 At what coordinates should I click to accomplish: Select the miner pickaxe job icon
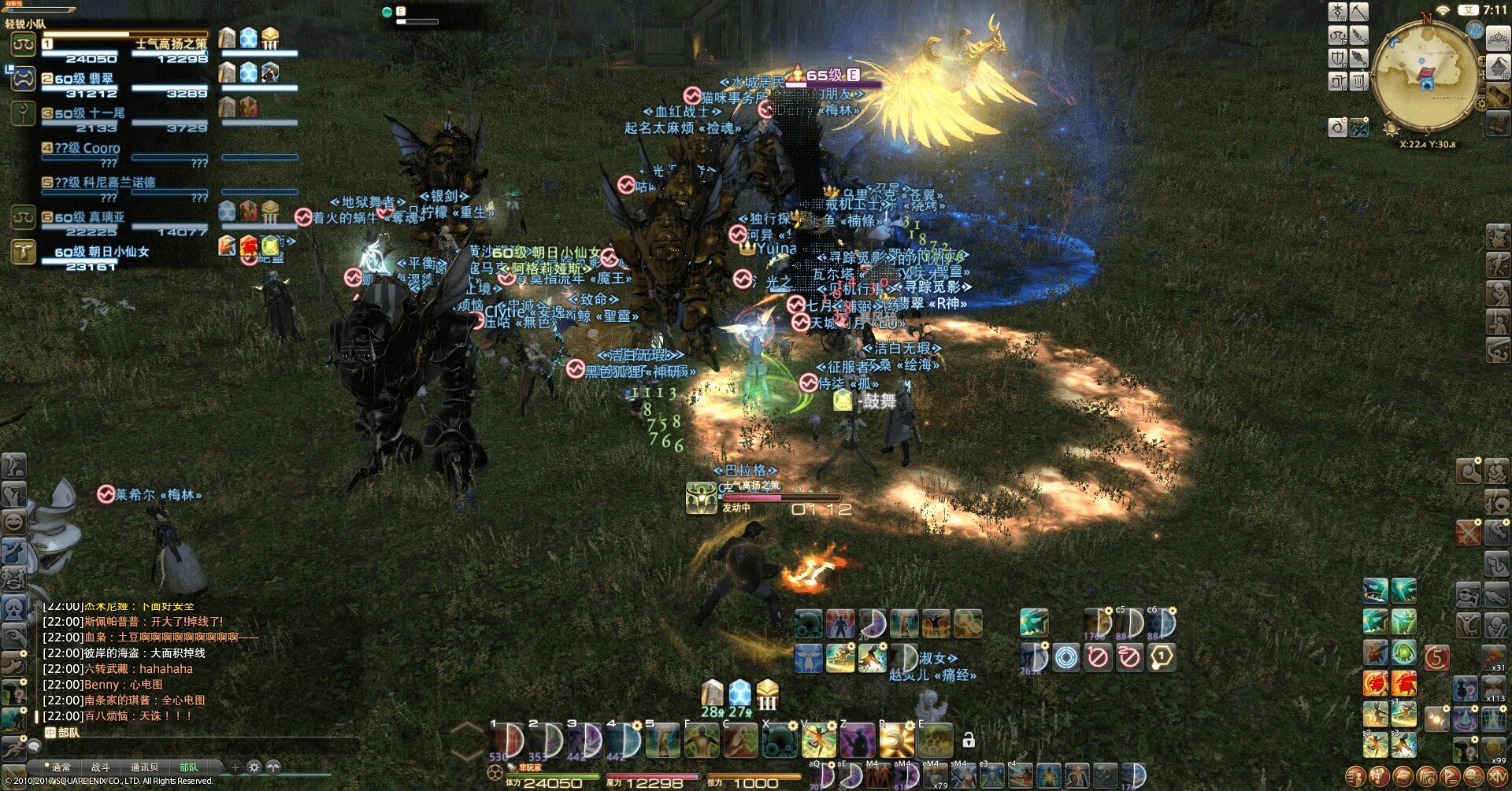point(1359,12)
